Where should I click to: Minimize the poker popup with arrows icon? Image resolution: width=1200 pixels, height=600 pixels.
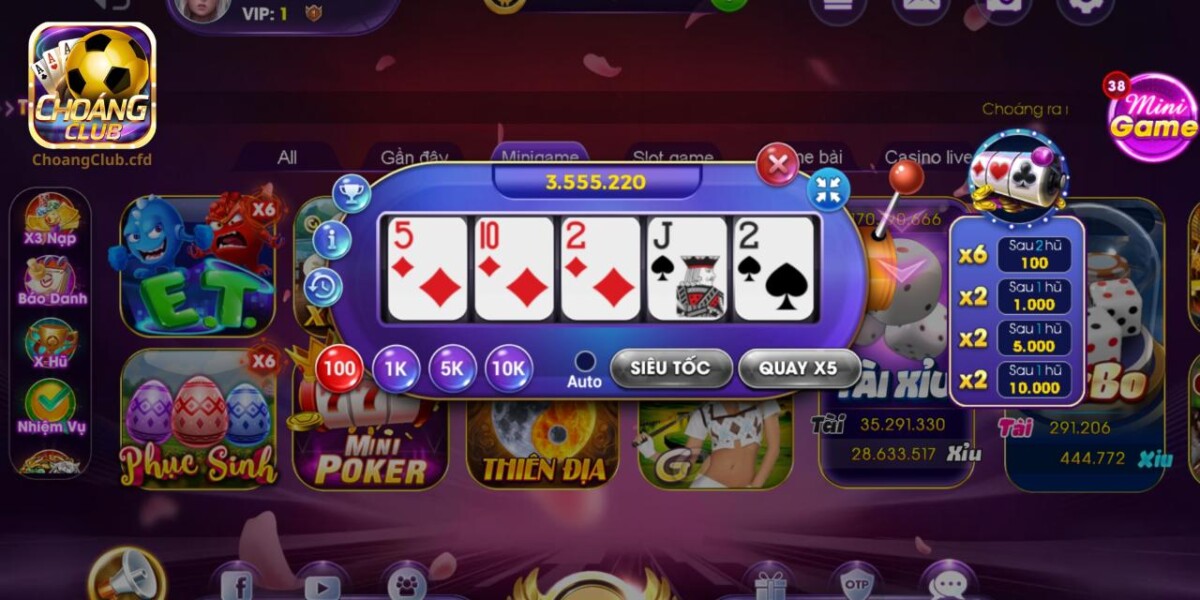828,190
